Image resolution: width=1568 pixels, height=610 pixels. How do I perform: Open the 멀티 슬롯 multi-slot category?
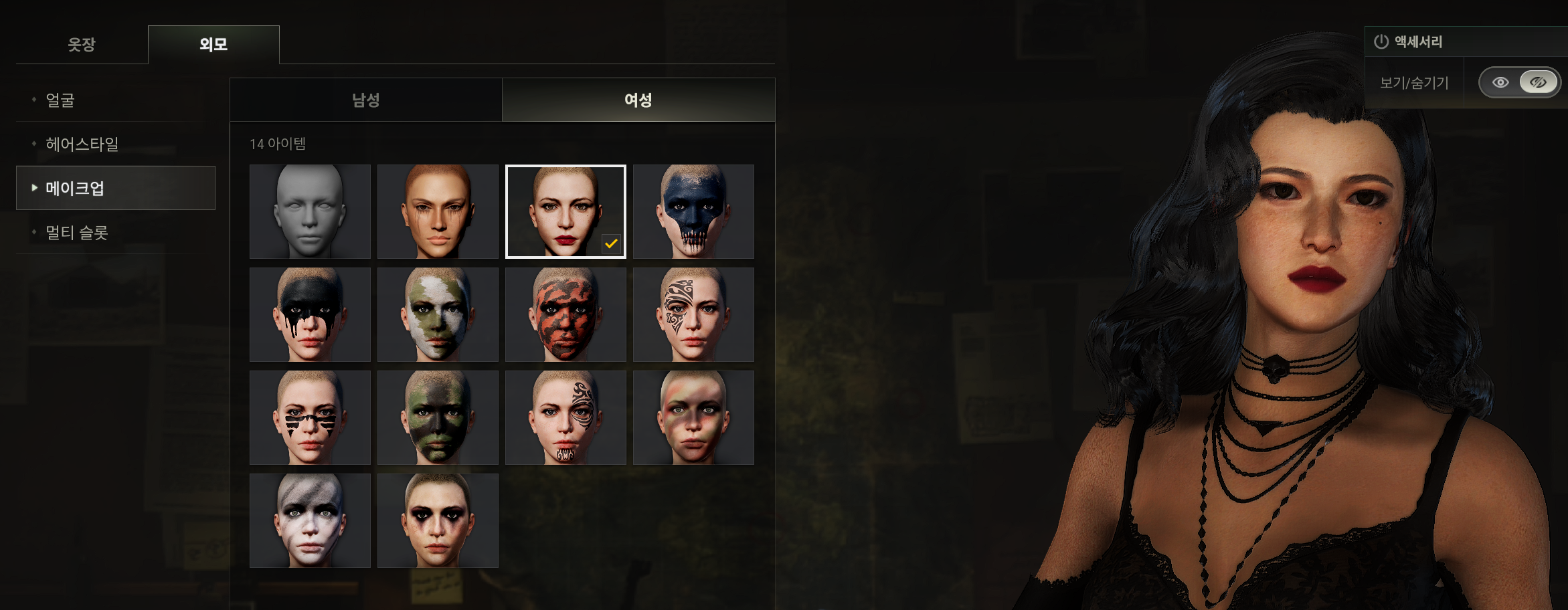point(76,233)
